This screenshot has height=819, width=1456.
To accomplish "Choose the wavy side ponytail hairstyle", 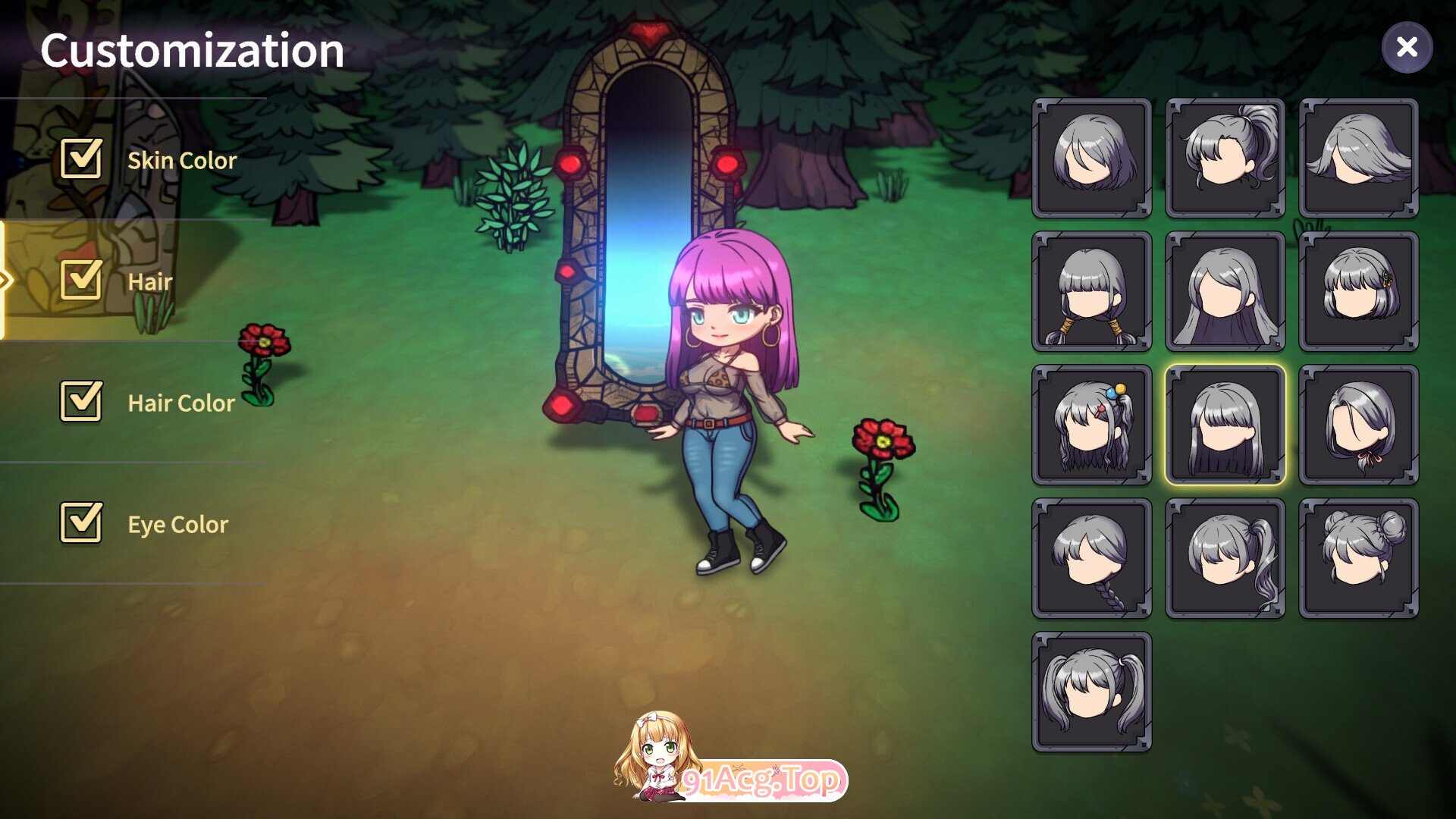I will click(1225, 558).
